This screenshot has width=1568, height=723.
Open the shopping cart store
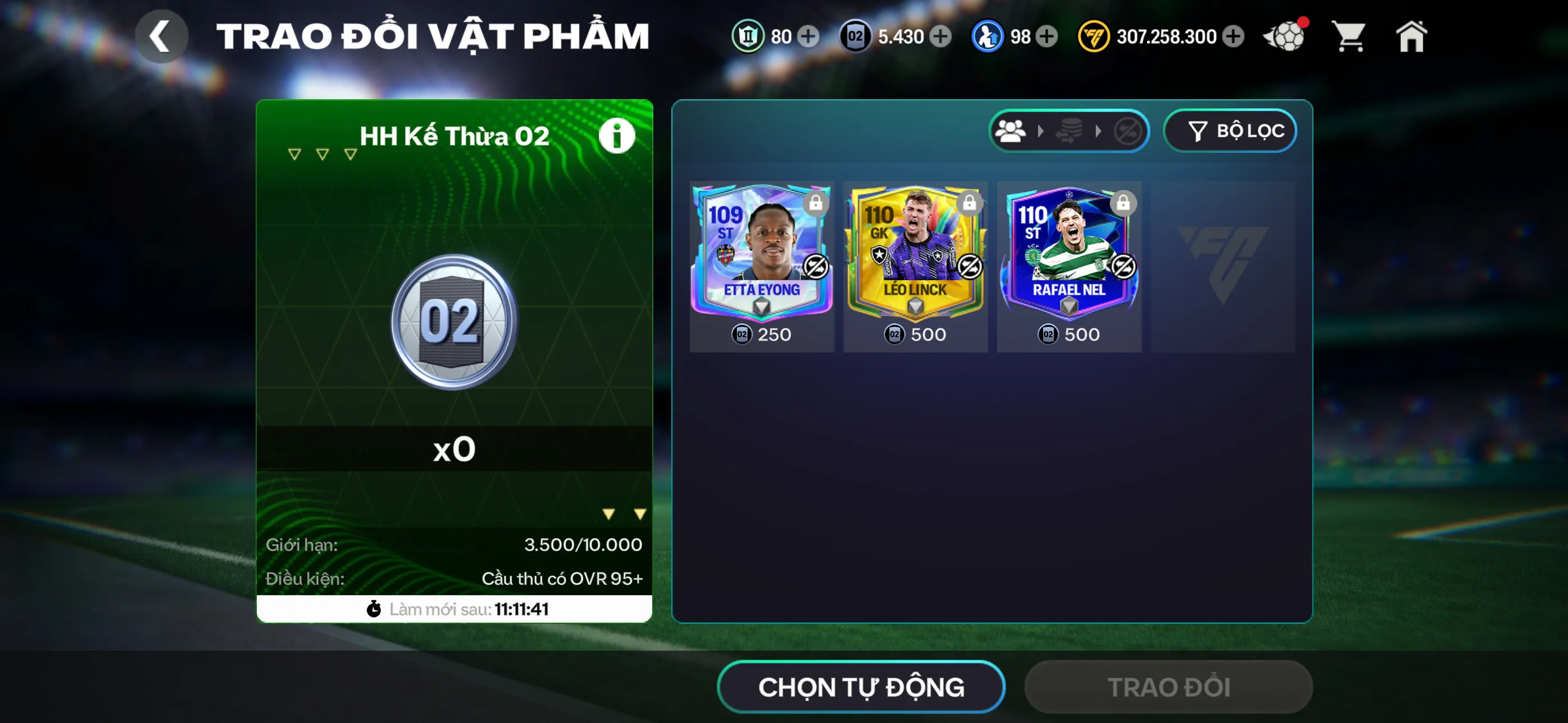(x=1349, y=36)
